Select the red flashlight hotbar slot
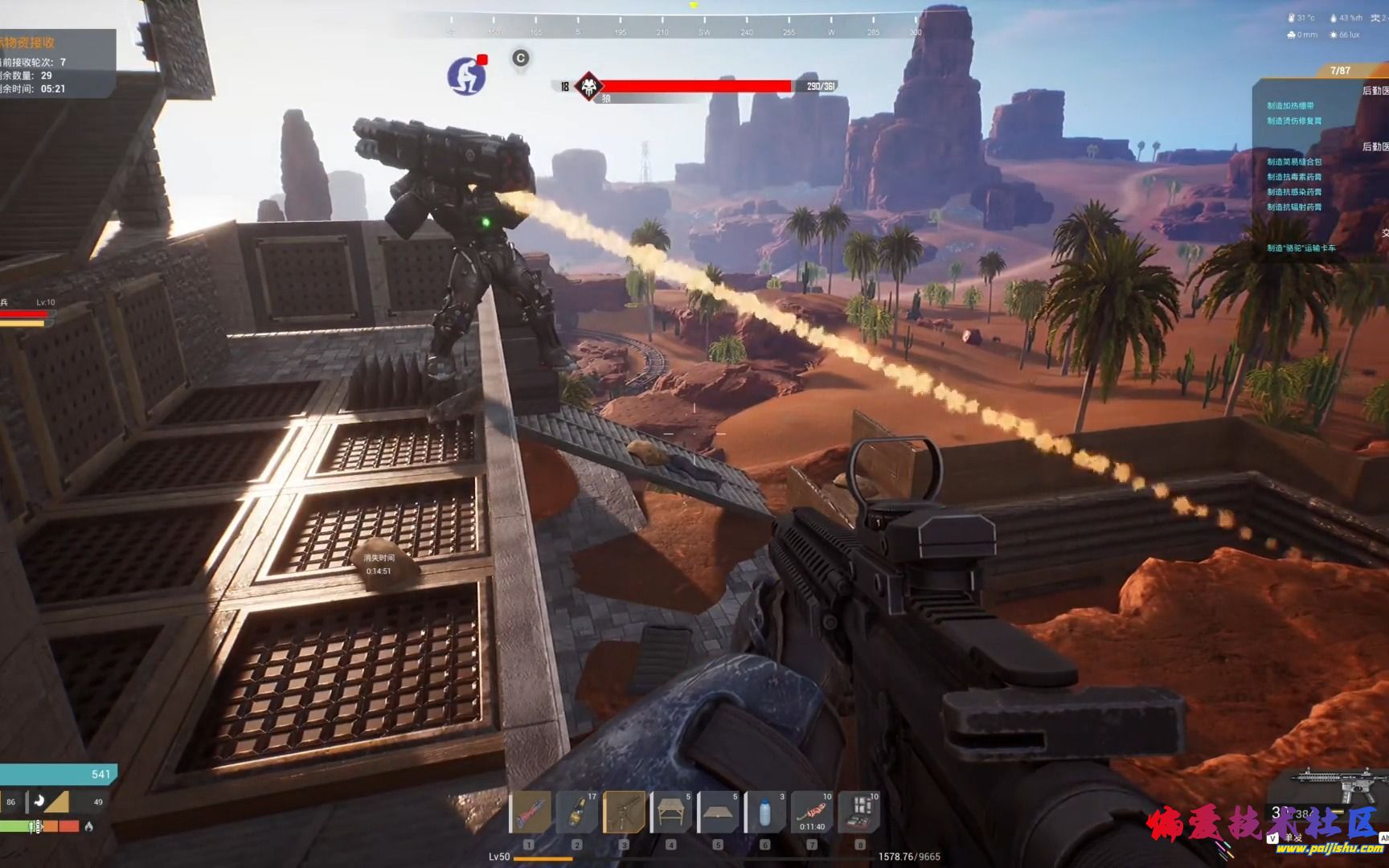 (530, 813)
